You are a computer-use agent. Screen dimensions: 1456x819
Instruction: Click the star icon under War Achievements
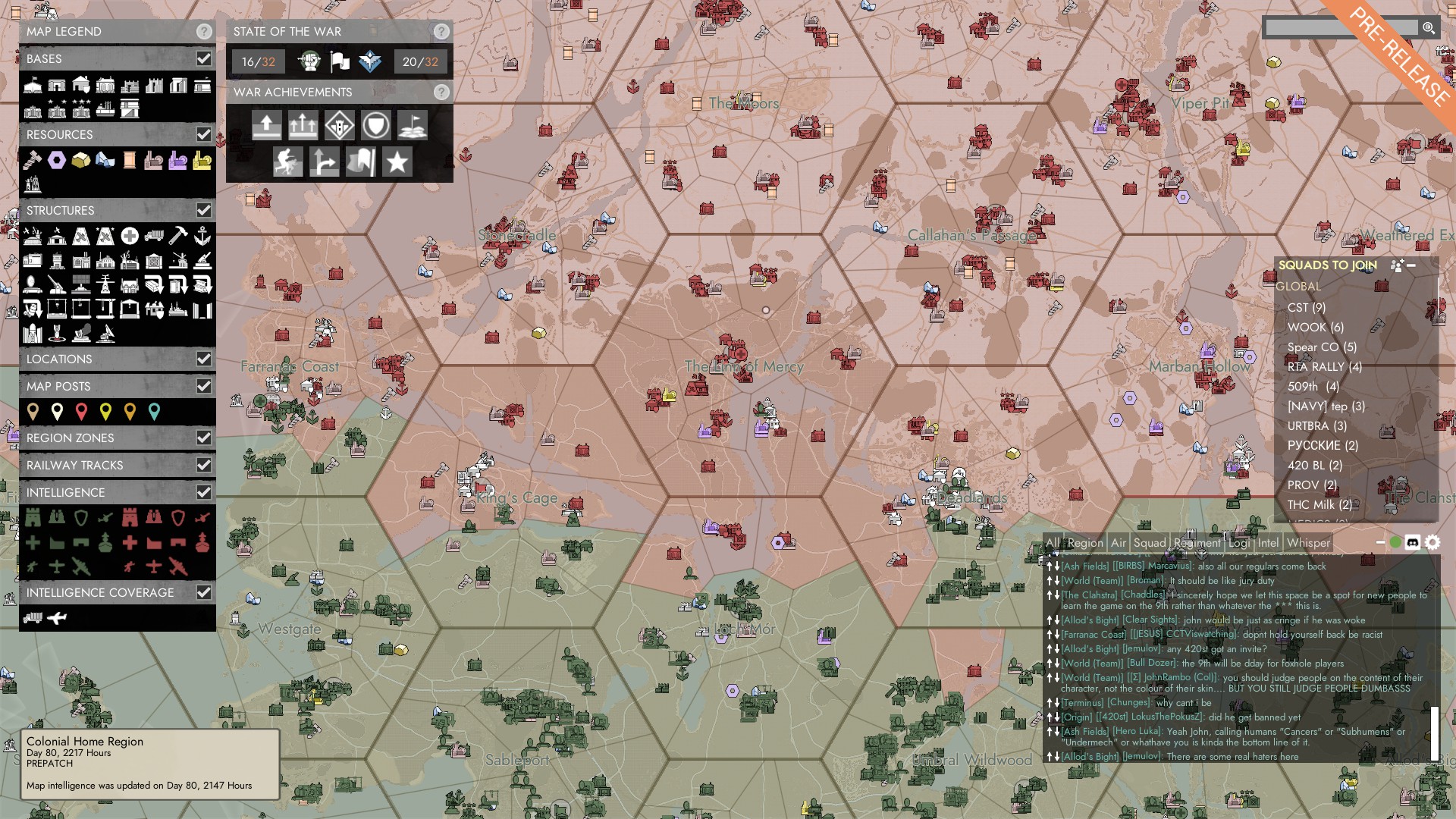pos(396,162)
